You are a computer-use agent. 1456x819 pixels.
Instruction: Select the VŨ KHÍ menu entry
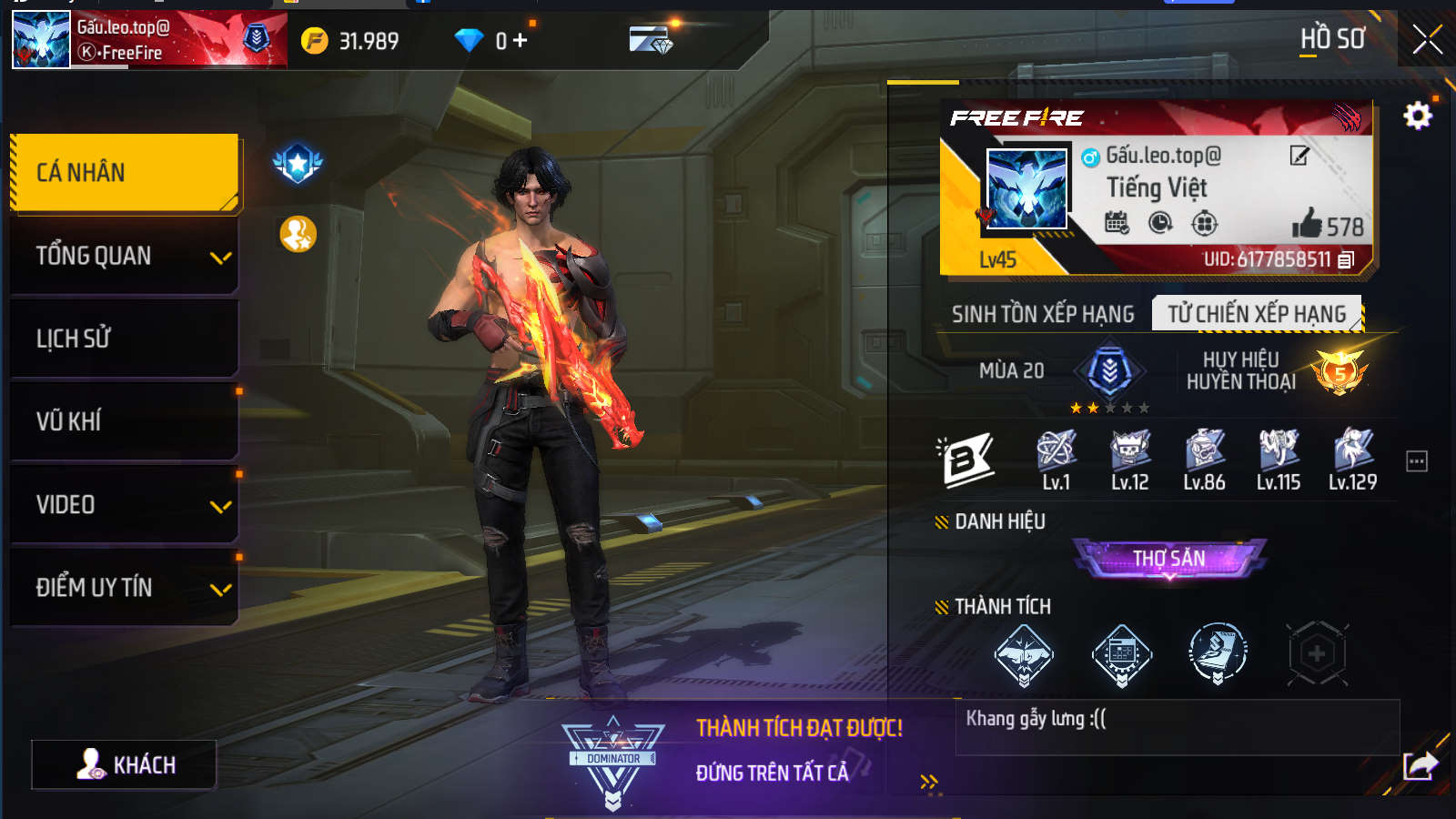(x=125, y=421)
